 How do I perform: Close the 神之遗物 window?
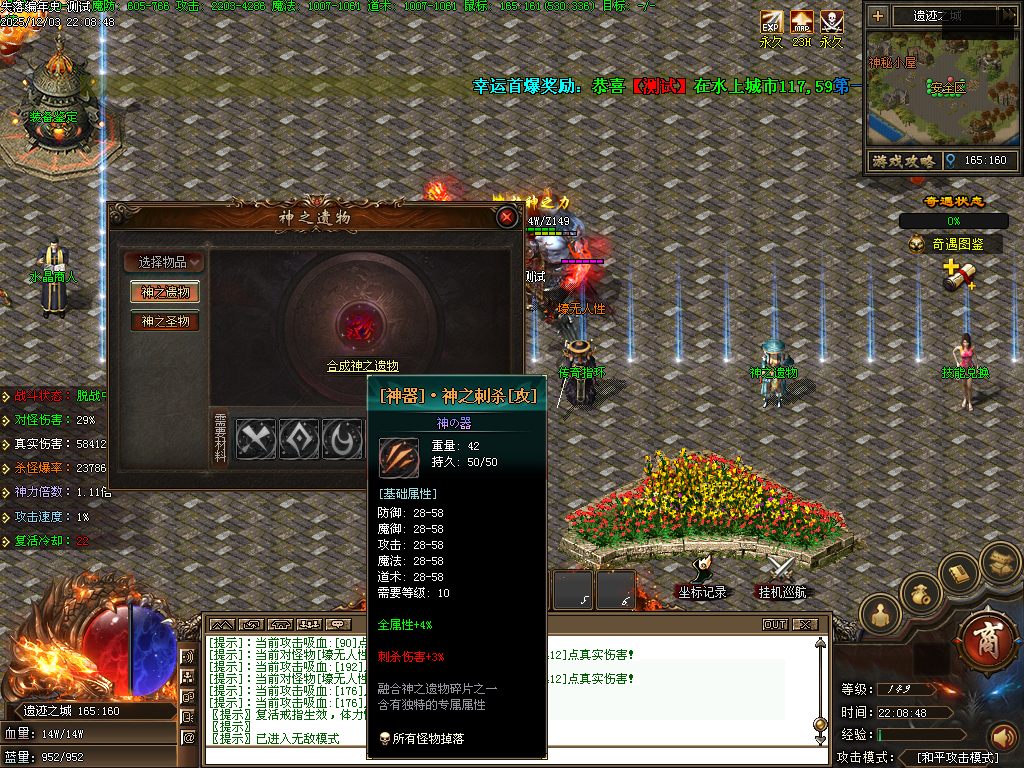click(507, 217)
